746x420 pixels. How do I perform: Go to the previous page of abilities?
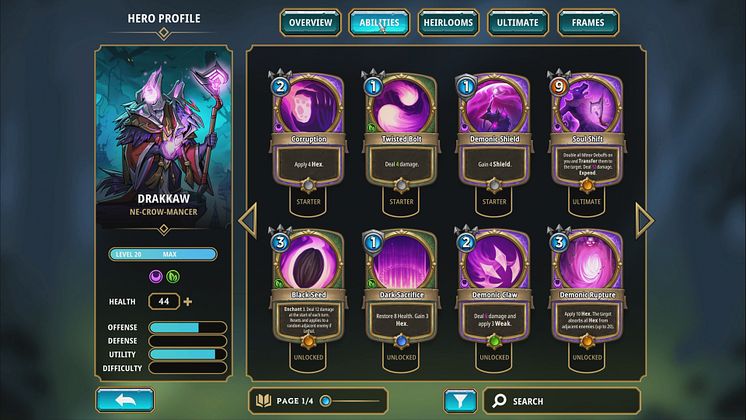[248, 220]
